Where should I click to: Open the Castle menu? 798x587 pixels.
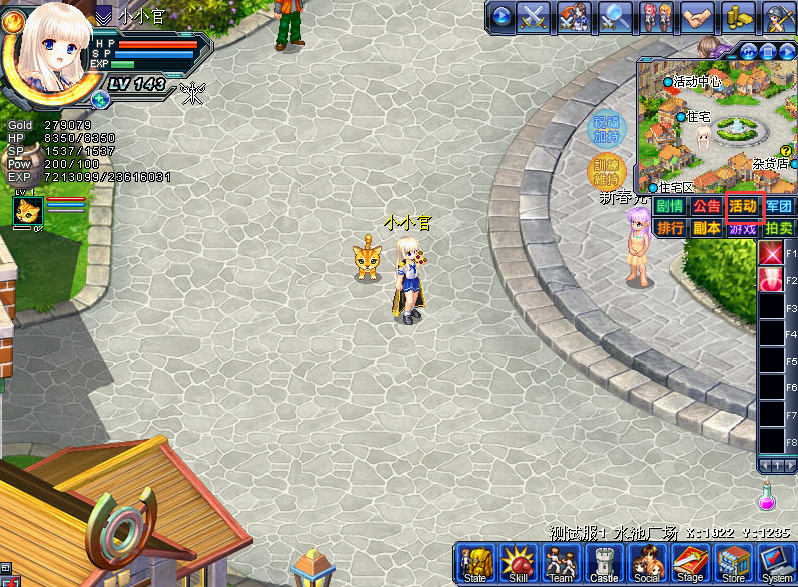click(x=604, y=564)
